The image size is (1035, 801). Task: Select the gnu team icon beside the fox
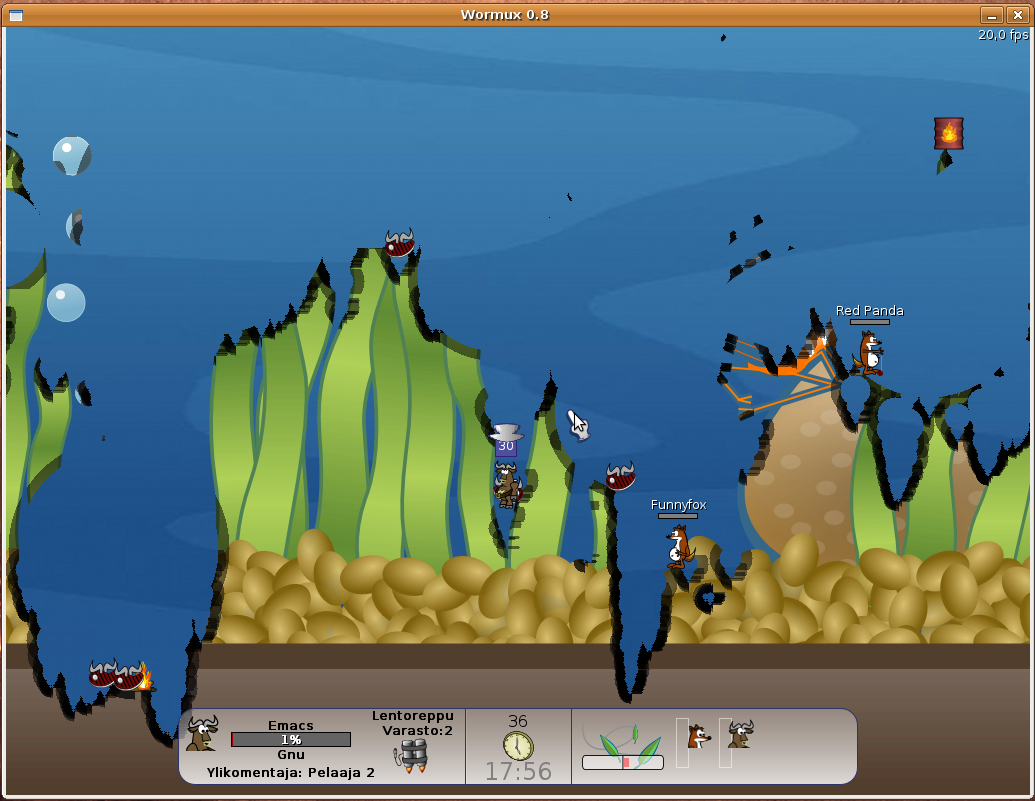pyautogui.click(x=740, y=735)
